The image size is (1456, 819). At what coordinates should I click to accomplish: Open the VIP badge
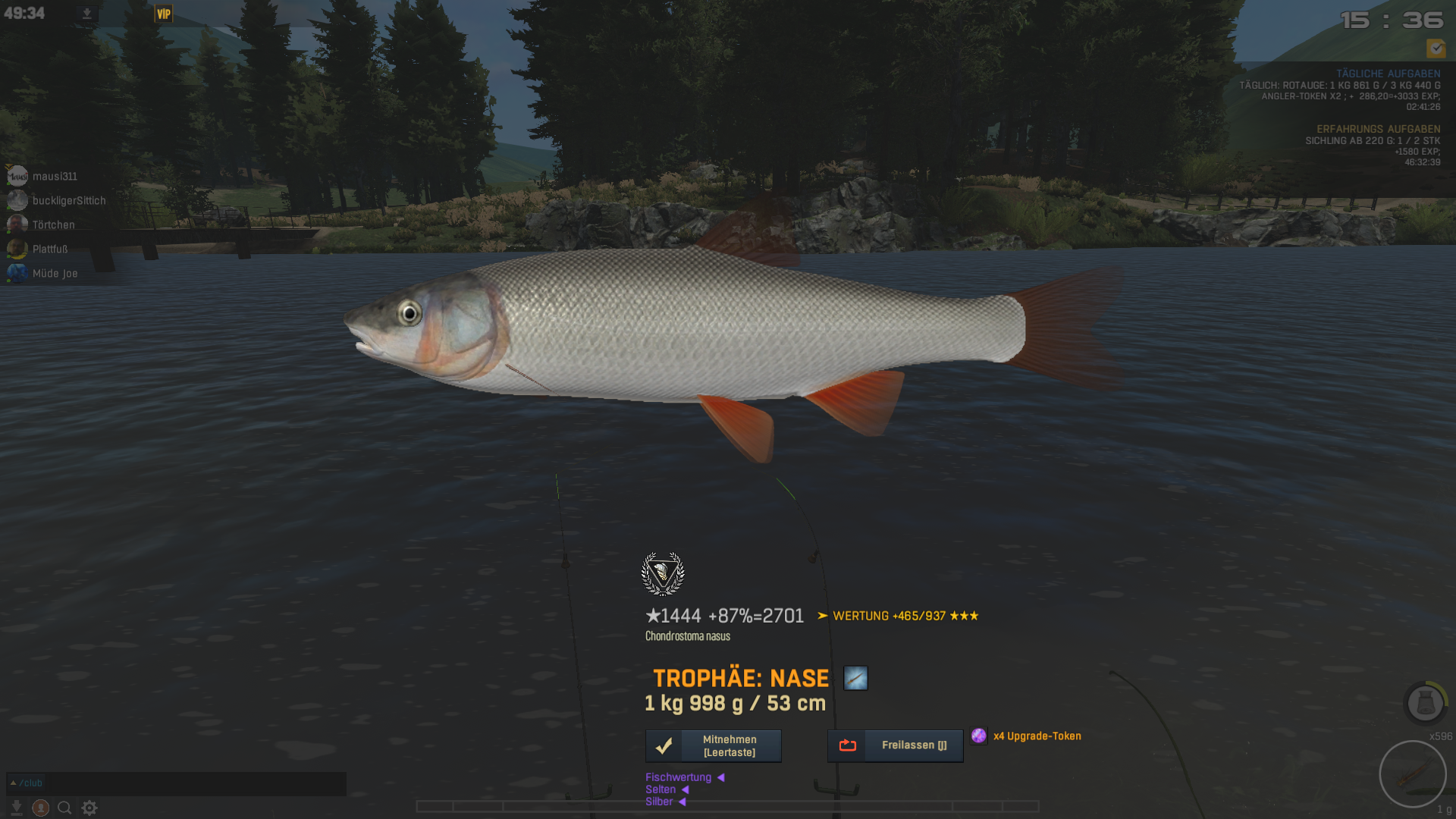tap(163, 14)
